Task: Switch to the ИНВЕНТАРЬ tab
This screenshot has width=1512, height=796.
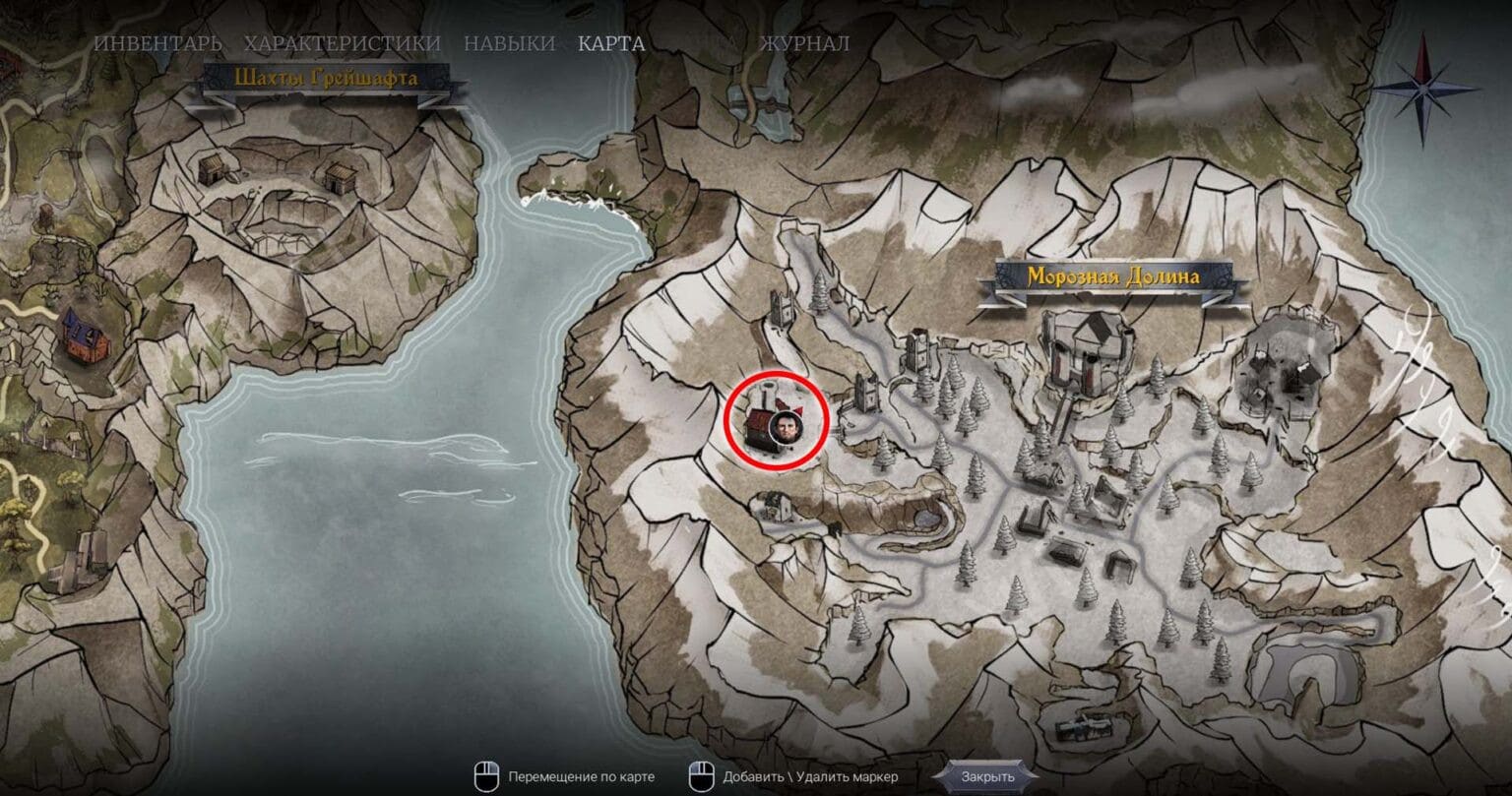Action: click(x=157, y=43)
